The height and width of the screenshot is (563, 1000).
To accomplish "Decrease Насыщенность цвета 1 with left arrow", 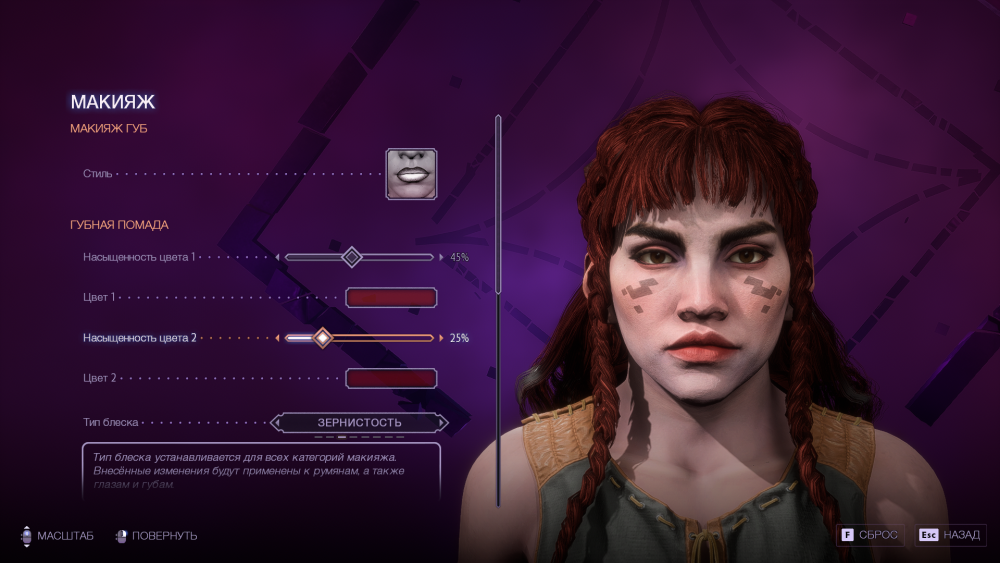I will 278,257.
